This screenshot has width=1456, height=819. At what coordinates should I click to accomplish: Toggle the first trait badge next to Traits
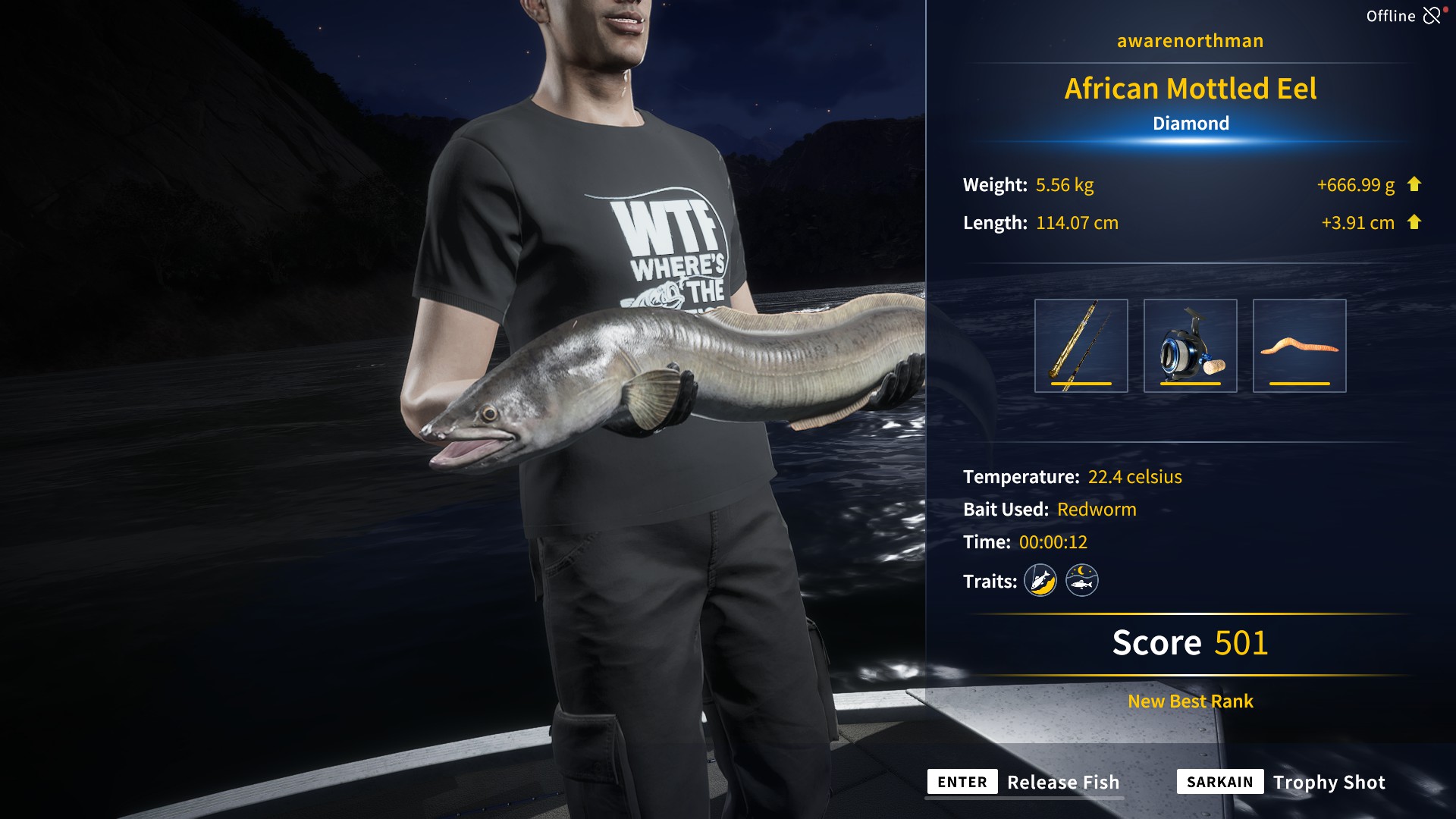pos(1041,579)
